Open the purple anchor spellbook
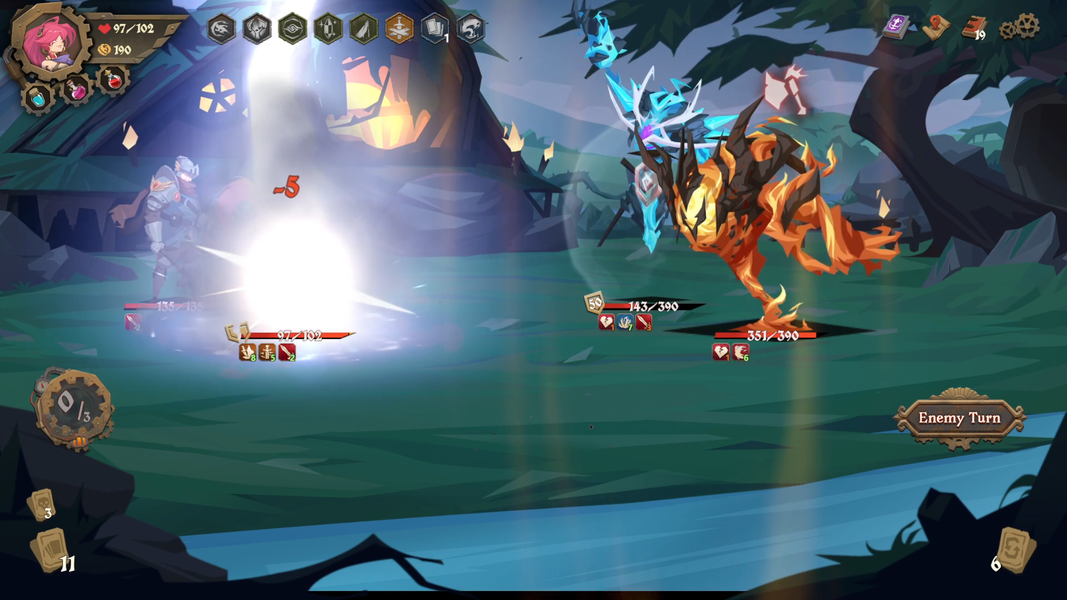 pos(896,27)
